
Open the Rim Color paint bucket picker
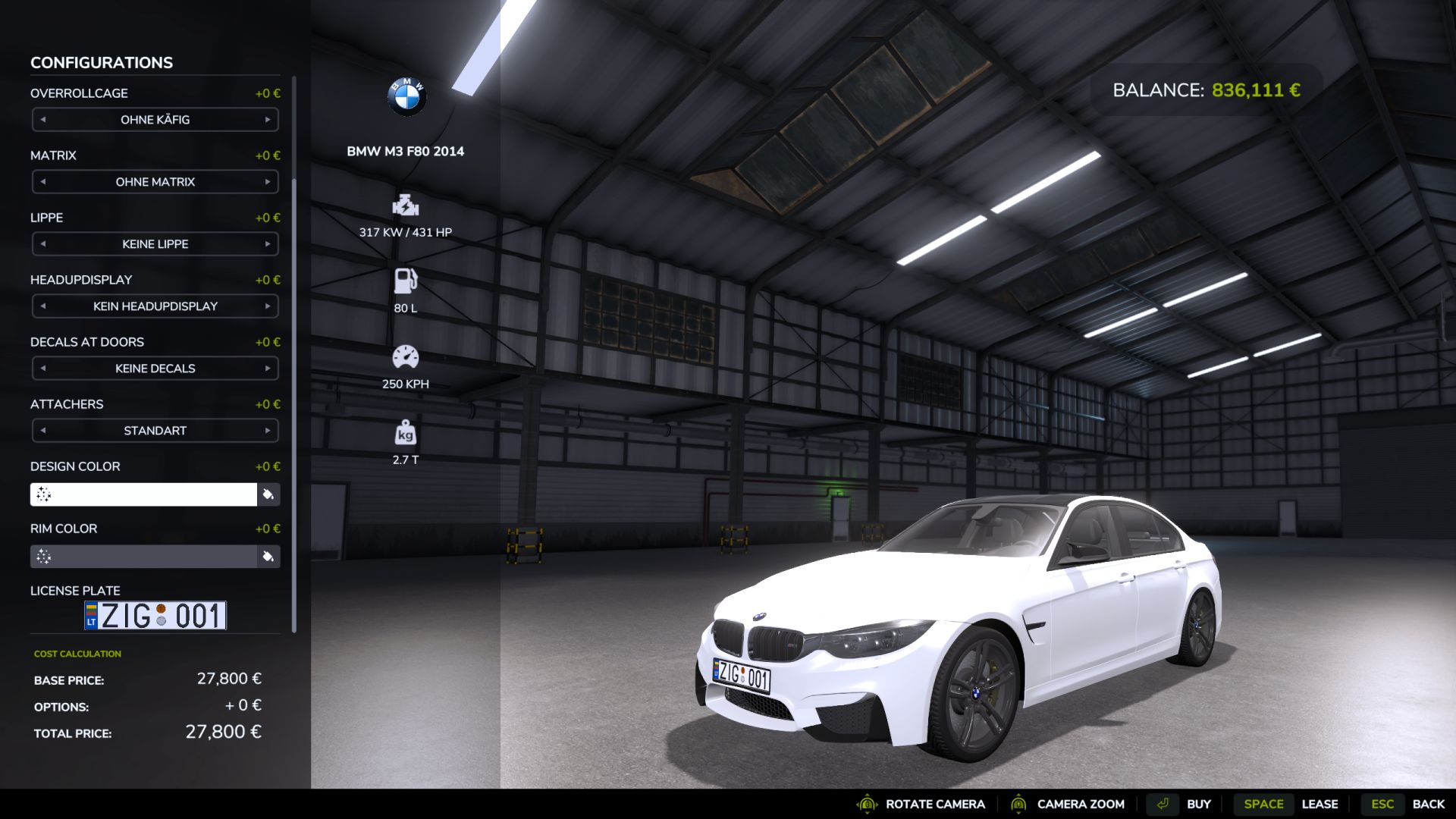point(268,556)
